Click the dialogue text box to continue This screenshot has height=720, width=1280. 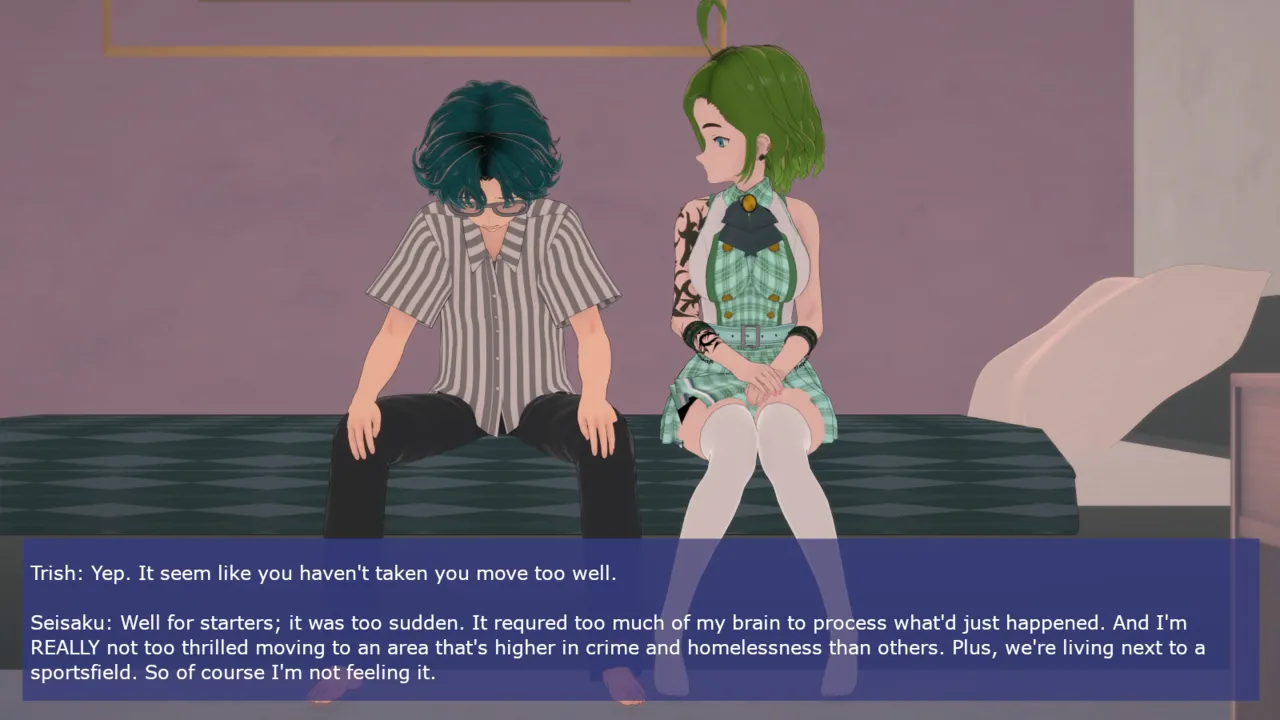(x=640, y=620)
